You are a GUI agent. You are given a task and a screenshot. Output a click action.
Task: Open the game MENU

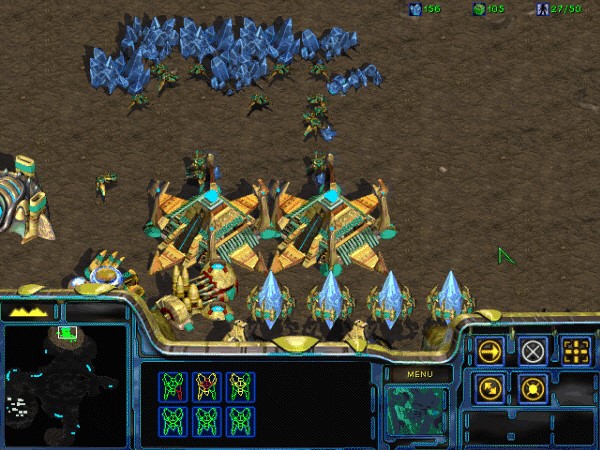(x=417, y=374)
